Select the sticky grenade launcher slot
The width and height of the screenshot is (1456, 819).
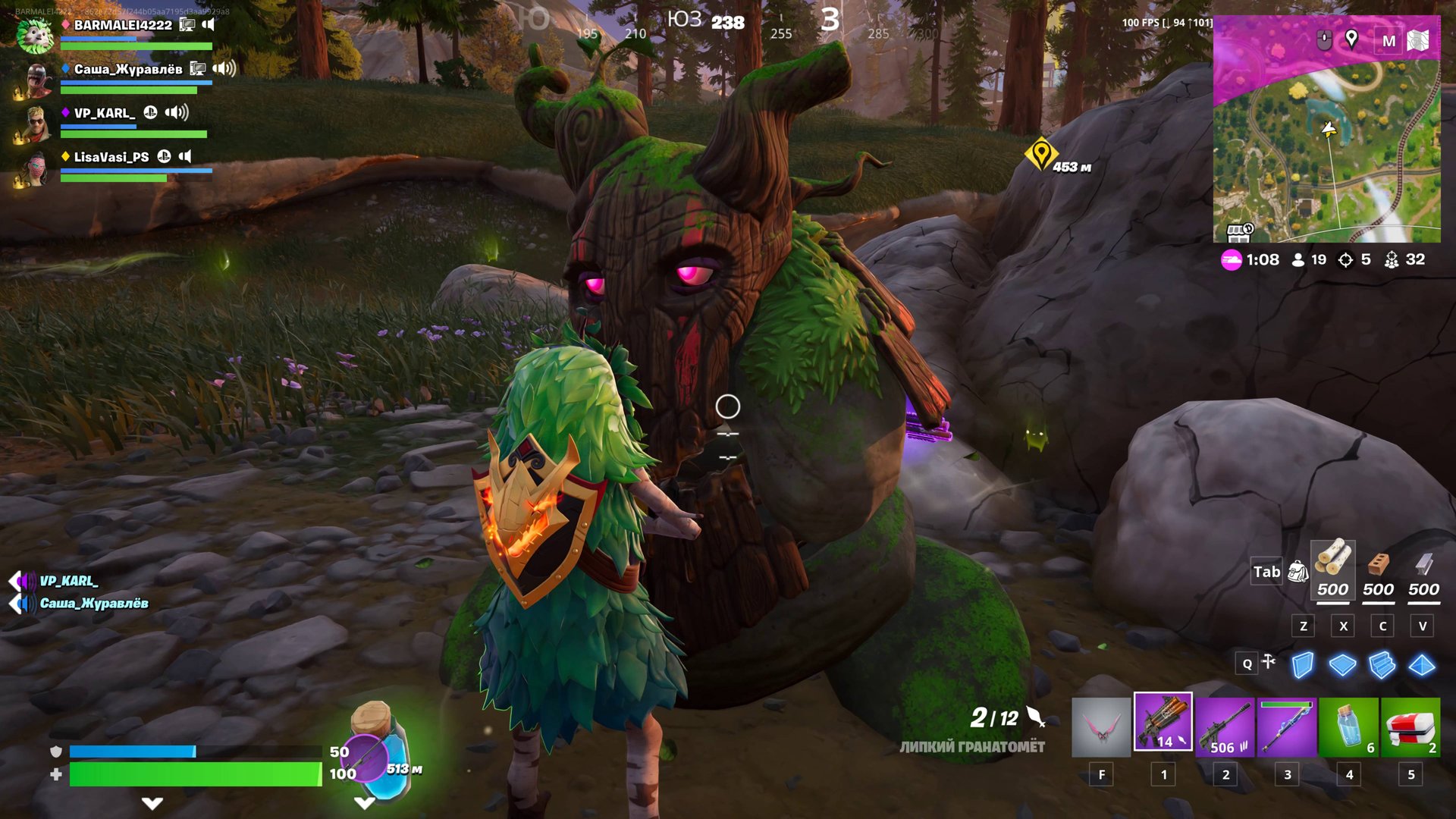(1163, 722)
